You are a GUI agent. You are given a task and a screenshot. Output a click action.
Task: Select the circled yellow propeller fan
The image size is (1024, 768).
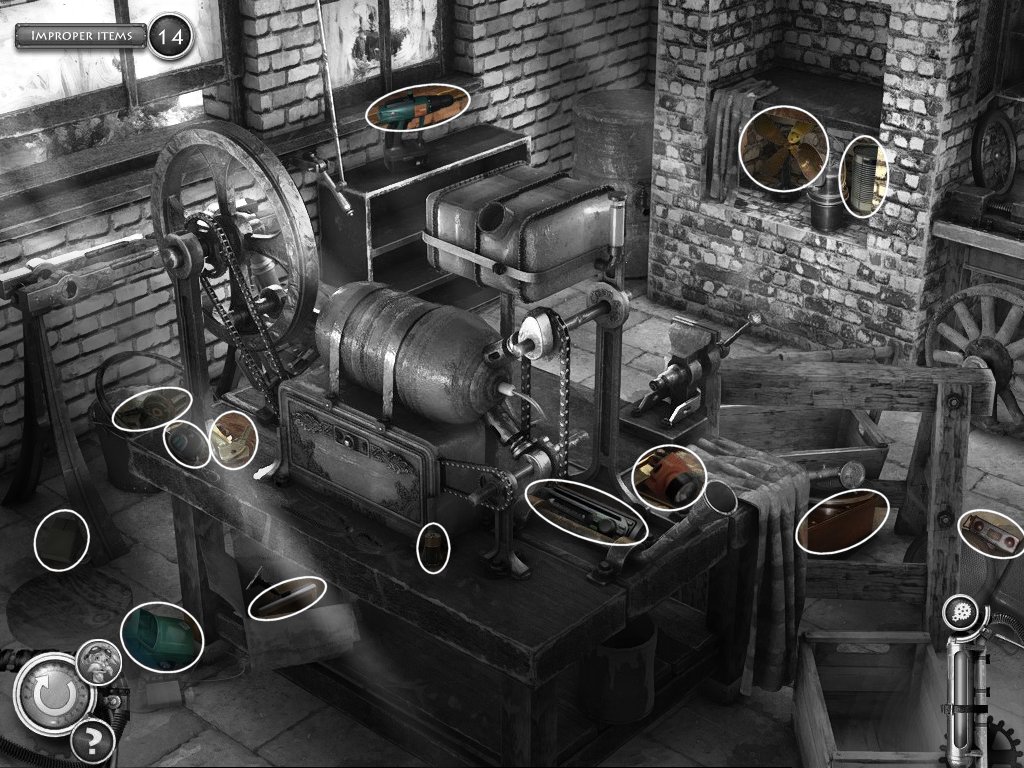point(783,148)
